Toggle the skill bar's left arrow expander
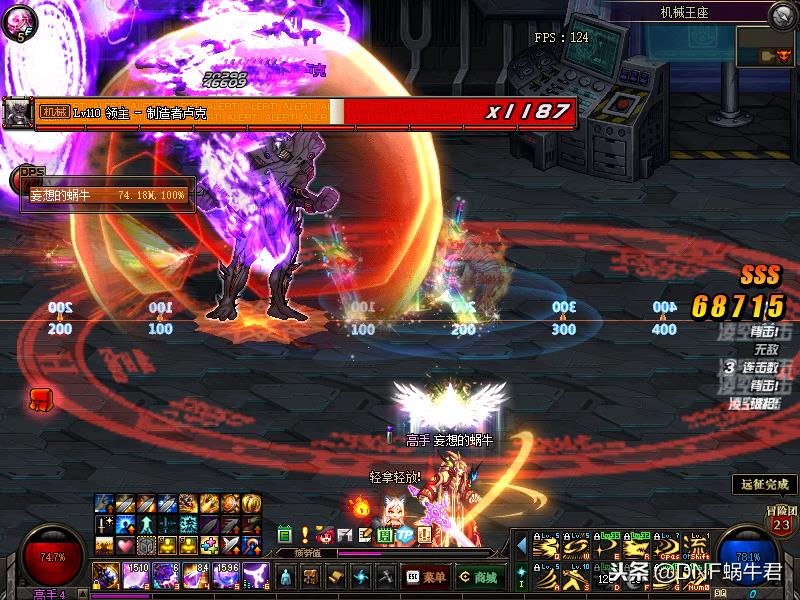Screen dimensions: 800x600 pyautogui.click(x=520, y=545)
